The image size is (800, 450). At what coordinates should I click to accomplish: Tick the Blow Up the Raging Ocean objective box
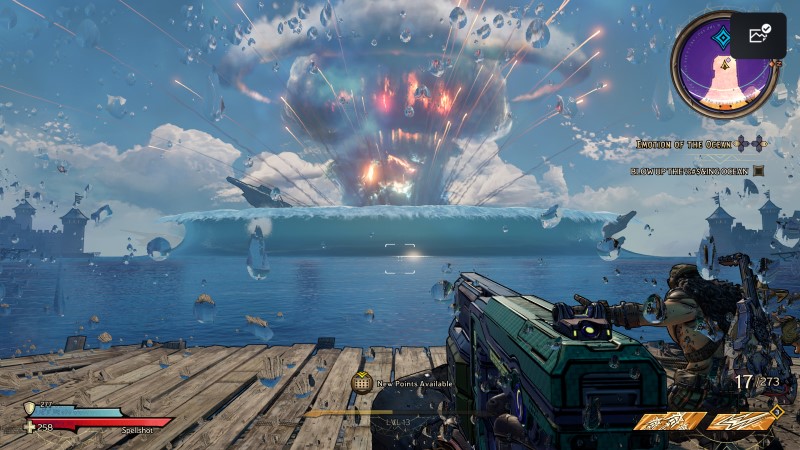coord(758,171)
